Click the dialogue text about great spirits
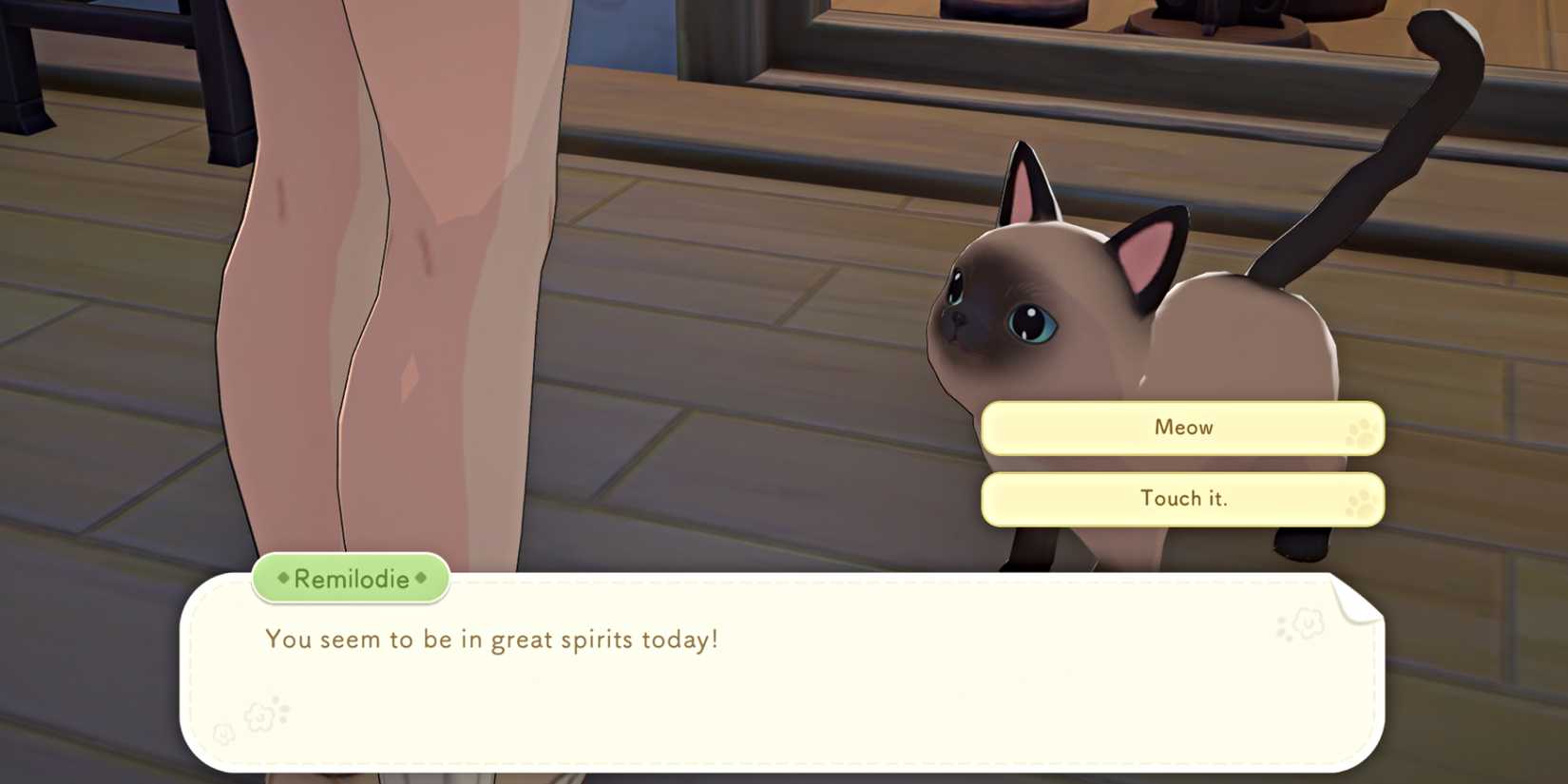 (491, 640)
